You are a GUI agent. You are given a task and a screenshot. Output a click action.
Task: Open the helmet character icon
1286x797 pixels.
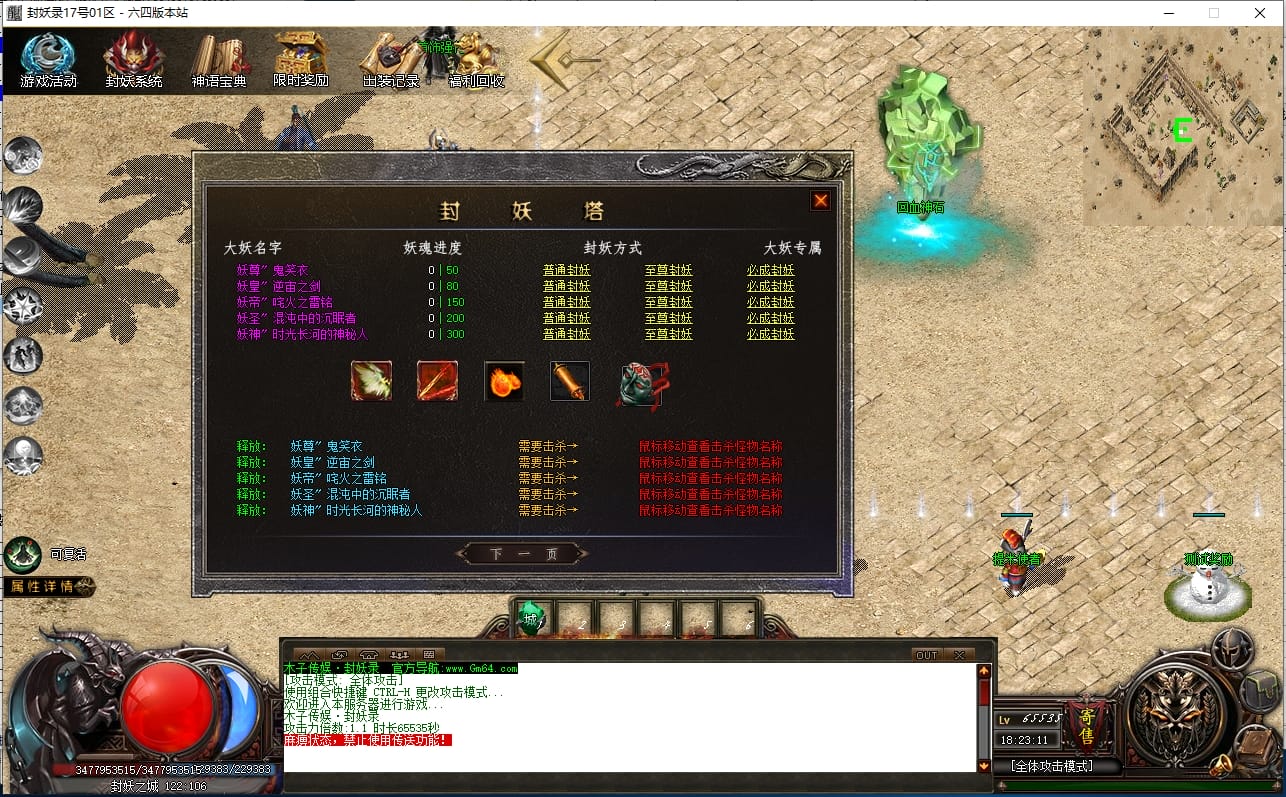tap(1231, 649)
